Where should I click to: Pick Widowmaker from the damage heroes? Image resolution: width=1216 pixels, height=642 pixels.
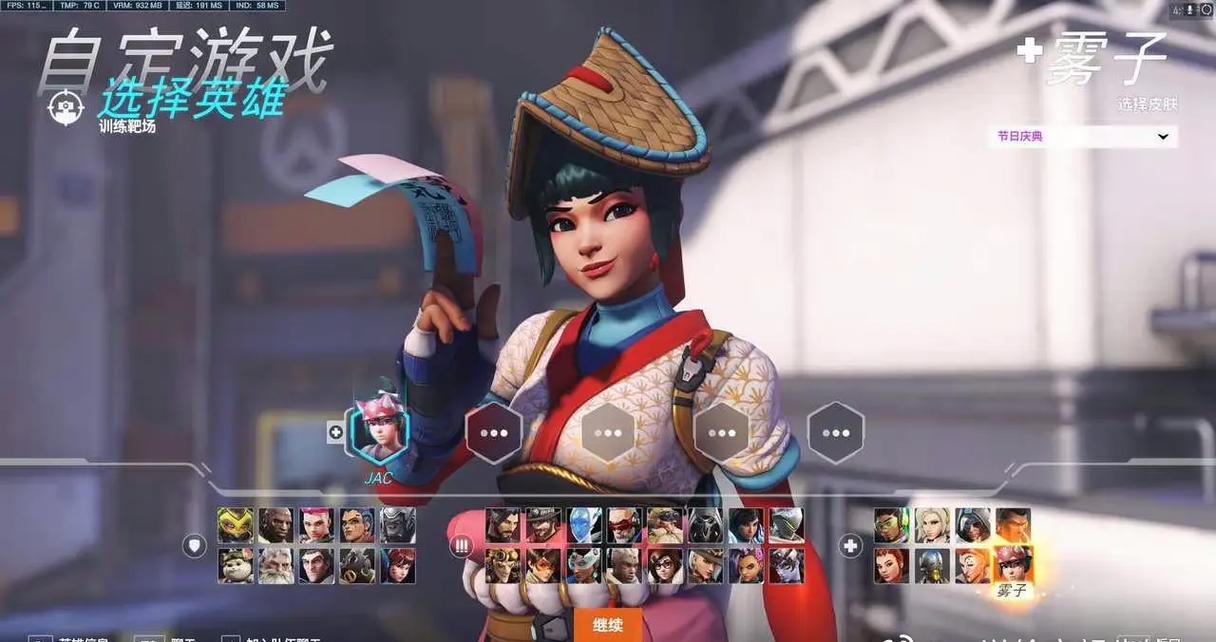[x=786, y=566]
